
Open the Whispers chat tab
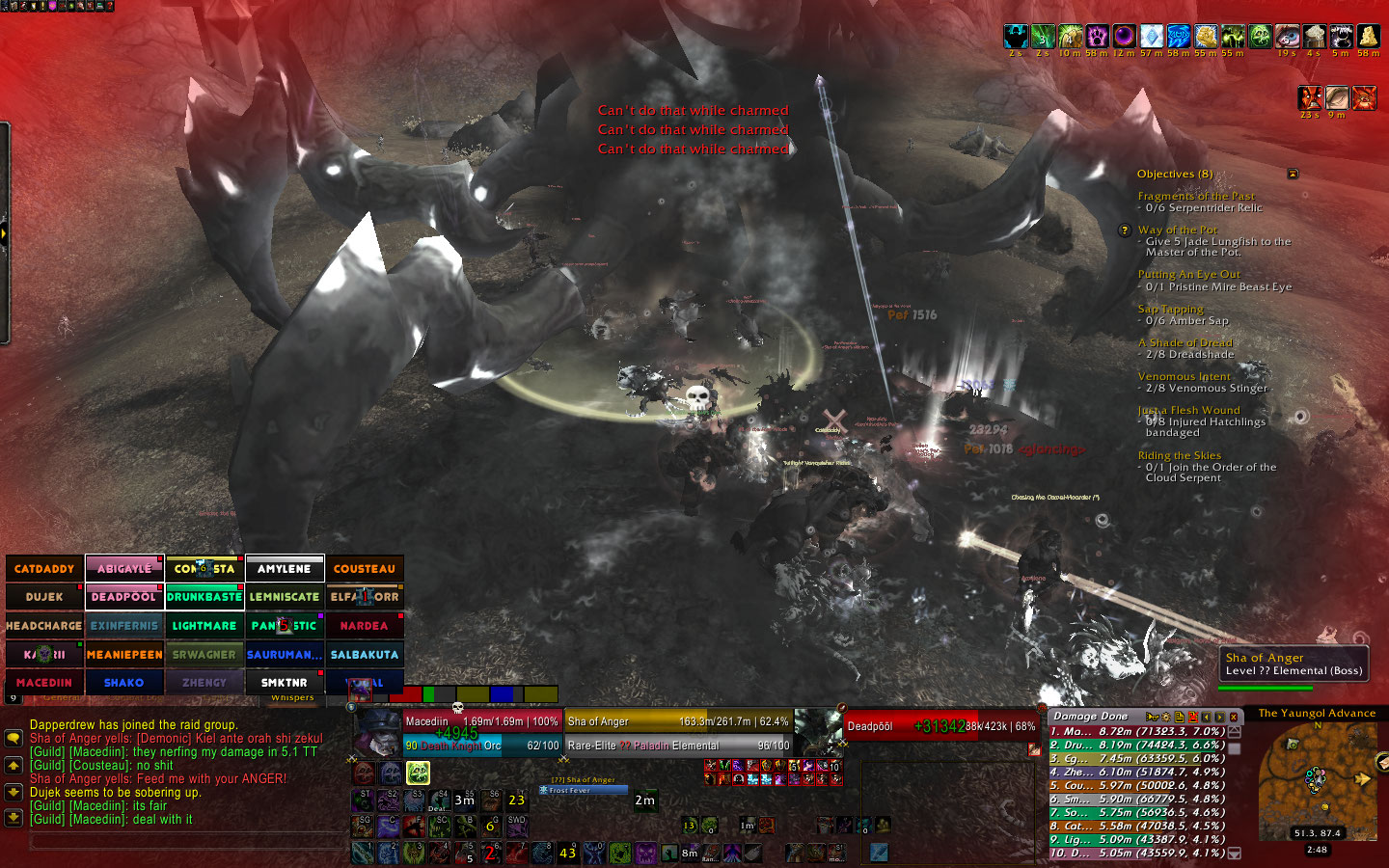(x=292, y=697)
